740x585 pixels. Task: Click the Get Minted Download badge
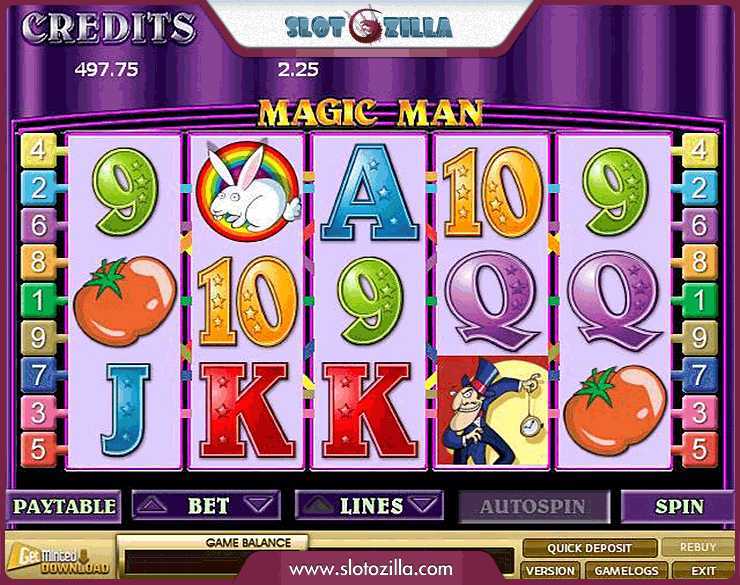(57, 561)
